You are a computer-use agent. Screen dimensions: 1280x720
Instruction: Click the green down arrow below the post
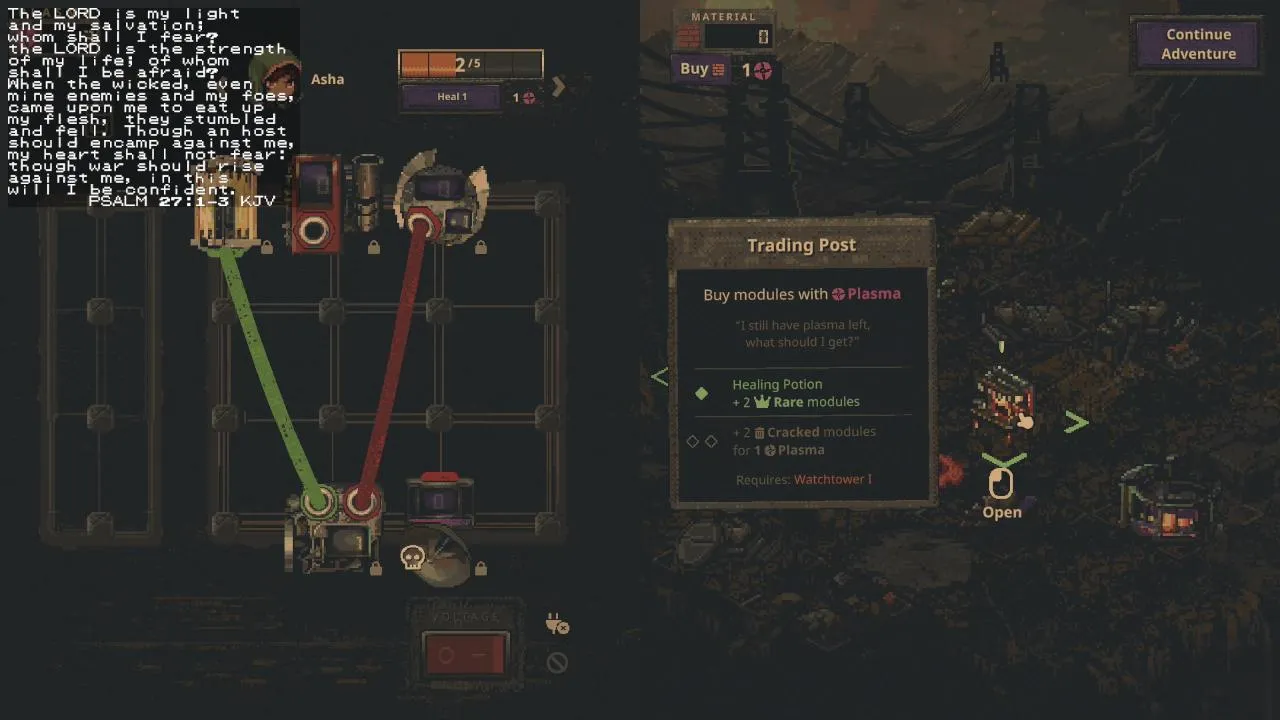coord(1003,459)
